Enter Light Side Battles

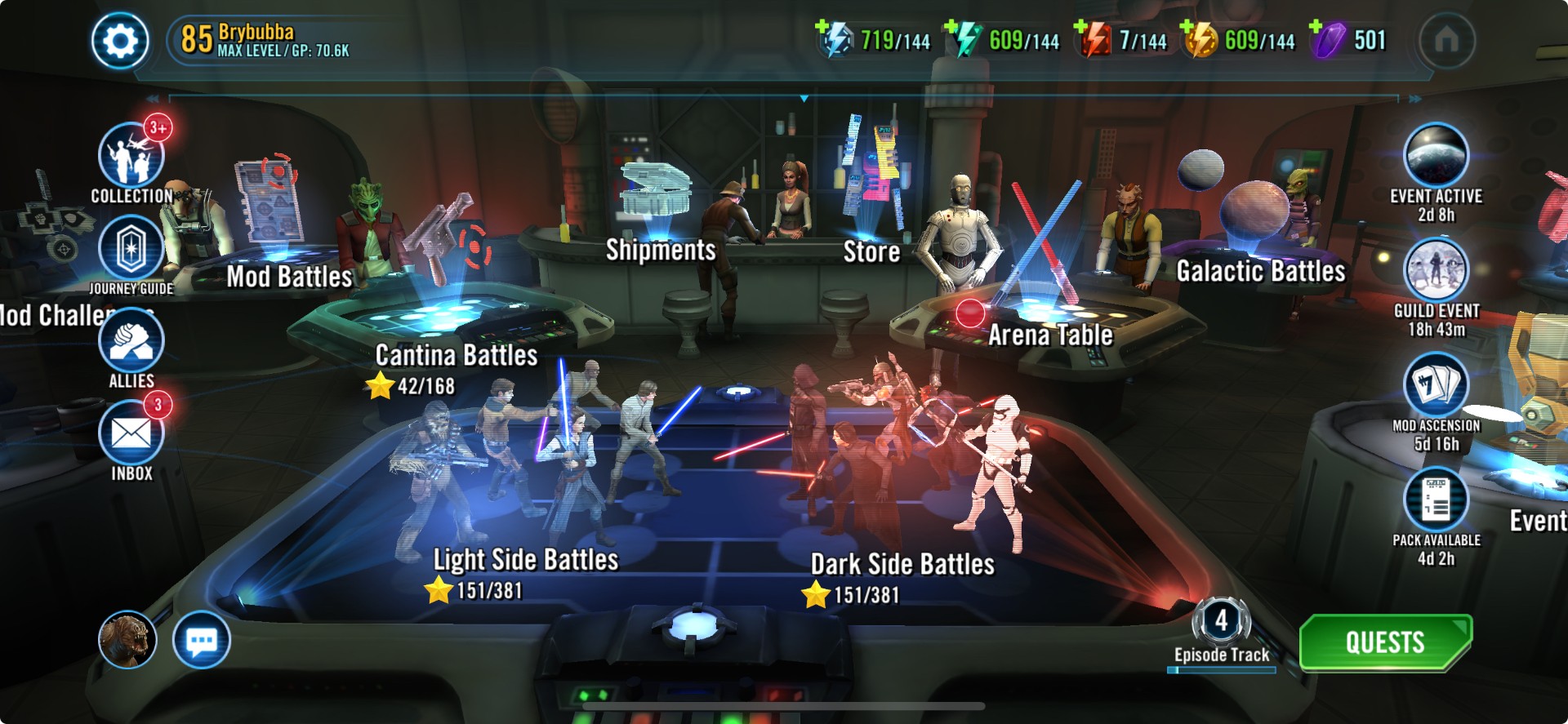[x=526, y=560]
